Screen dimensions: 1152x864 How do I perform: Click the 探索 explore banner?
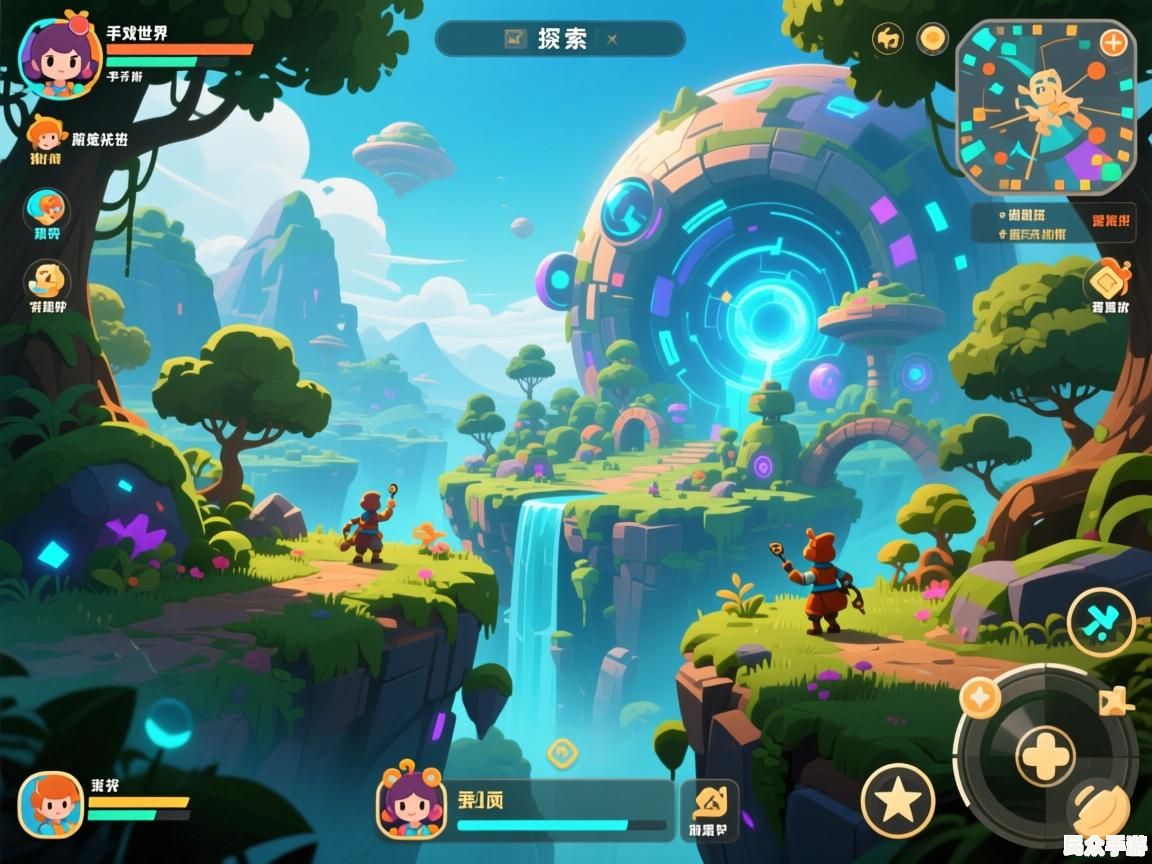point(560,39)
